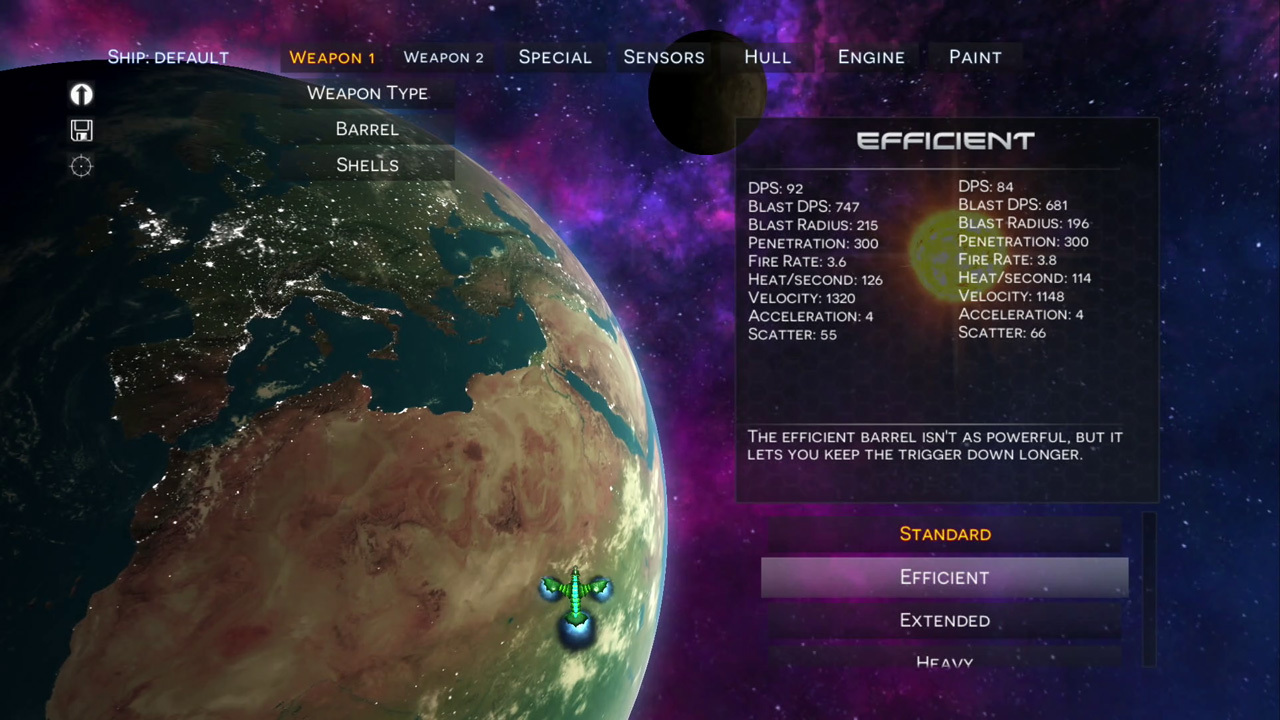
Task: Choose the Extended barrel
Action: pyautogui.click(x=944, y=620)
